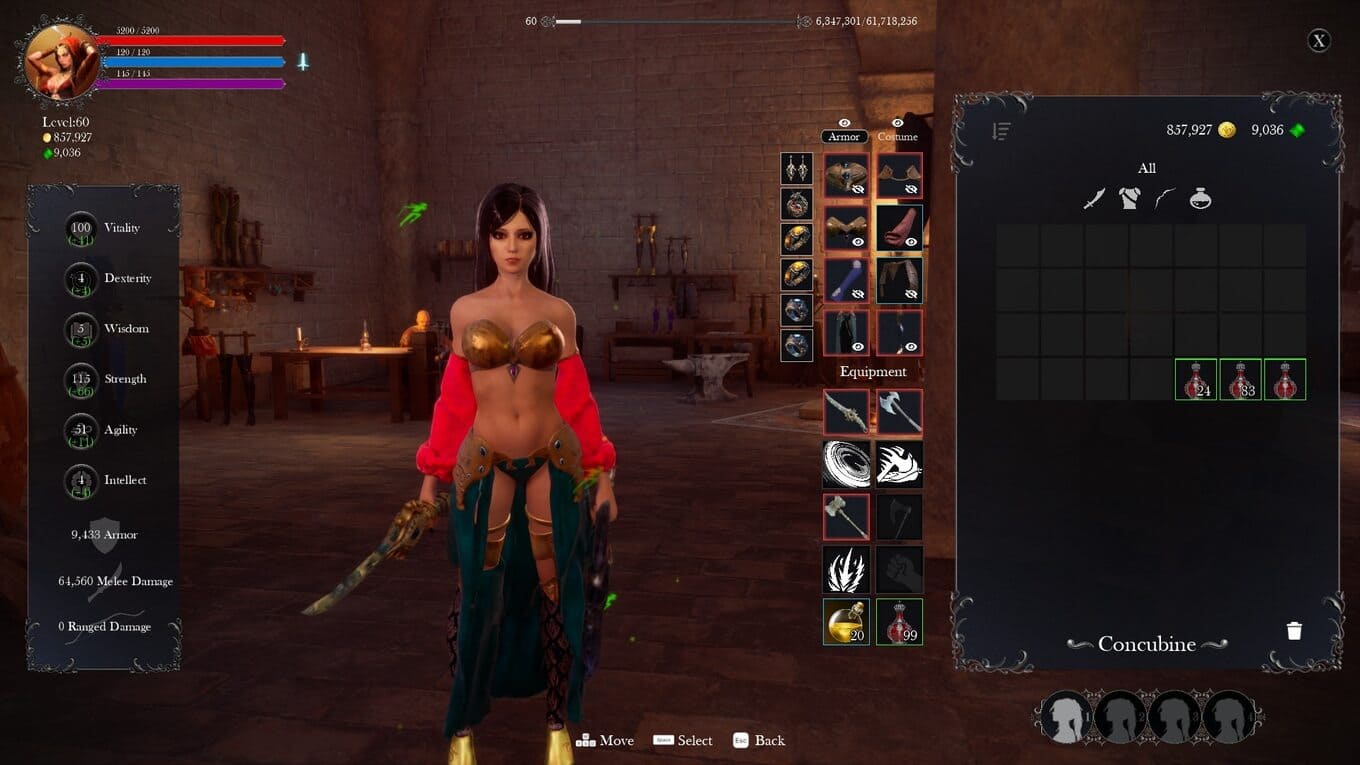This screenshot has width=1360, height=765.
Task: Select the first character silhouette portrait
Action: click(1066, 717)
